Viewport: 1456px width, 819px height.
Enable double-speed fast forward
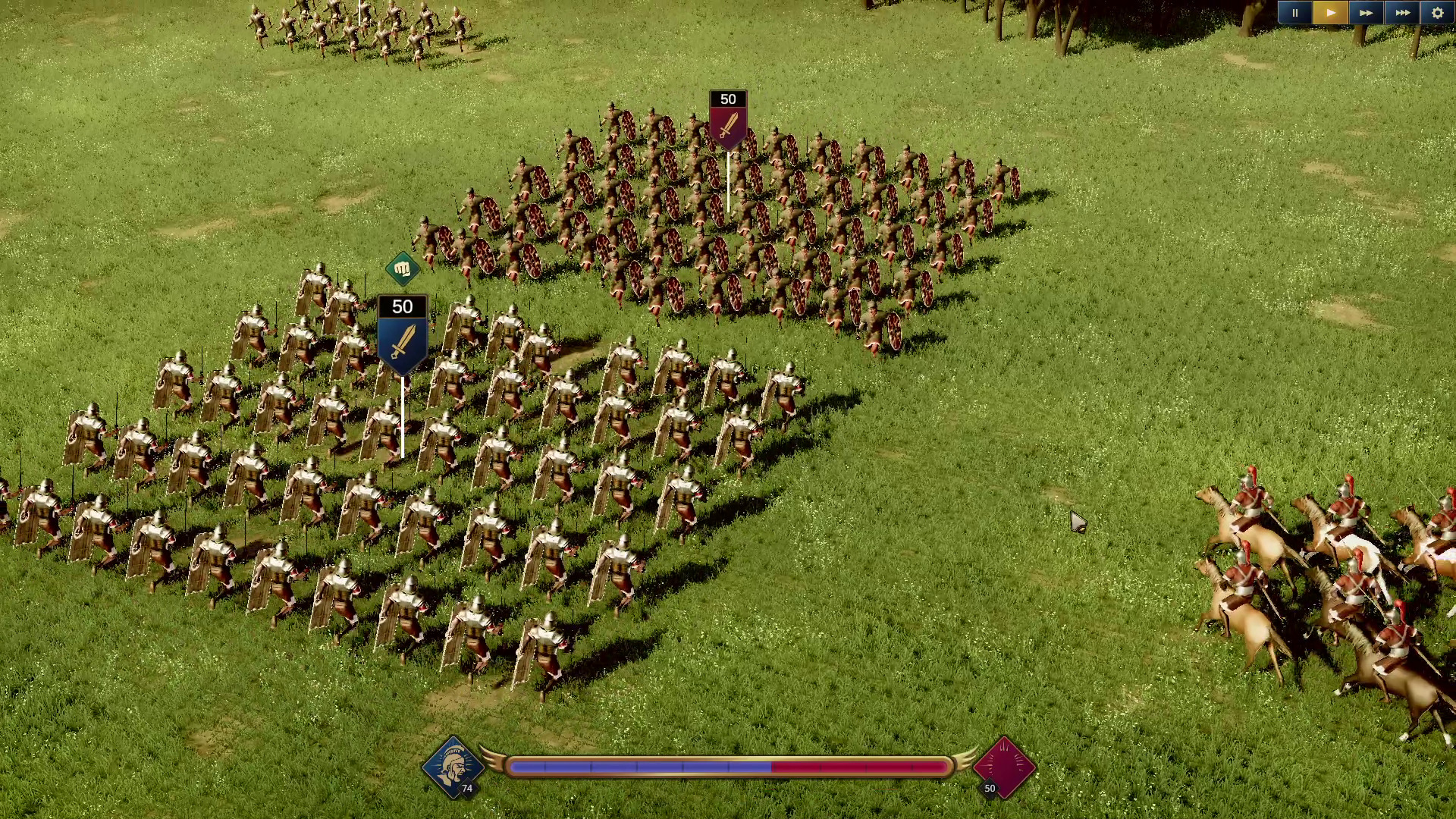click(1364, 13)
